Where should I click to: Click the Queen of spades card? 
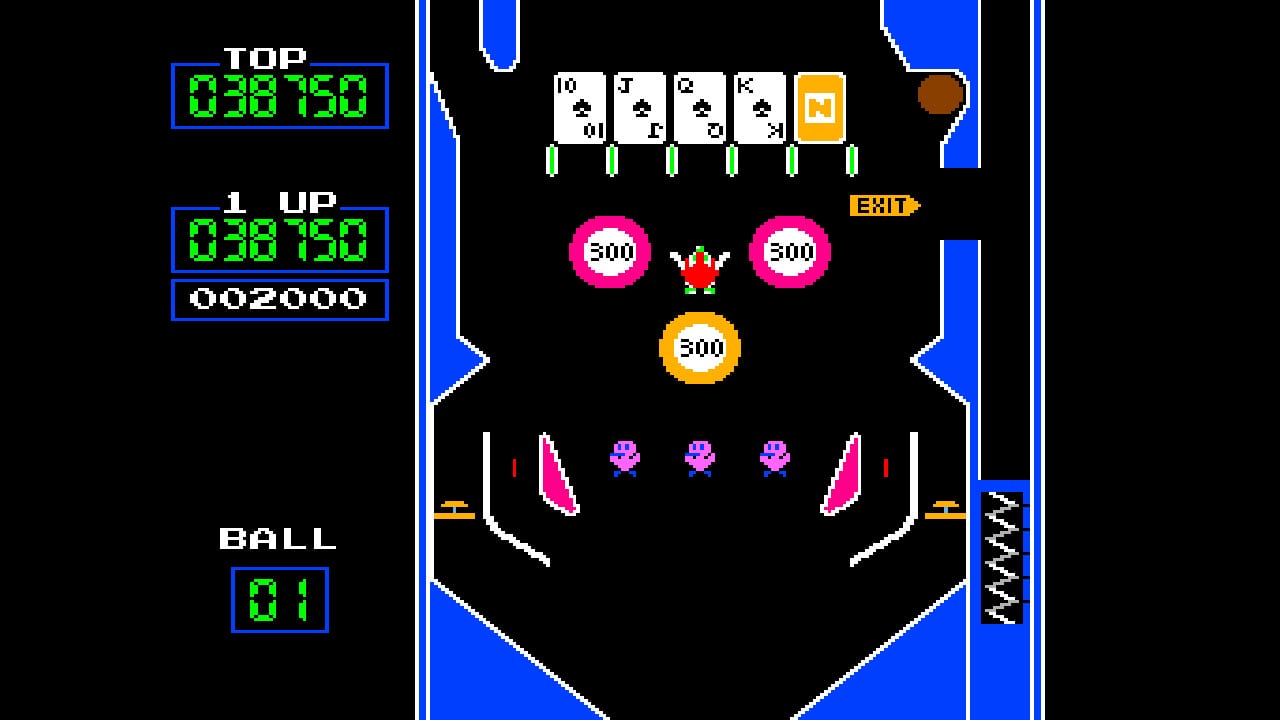coord(697,105)
